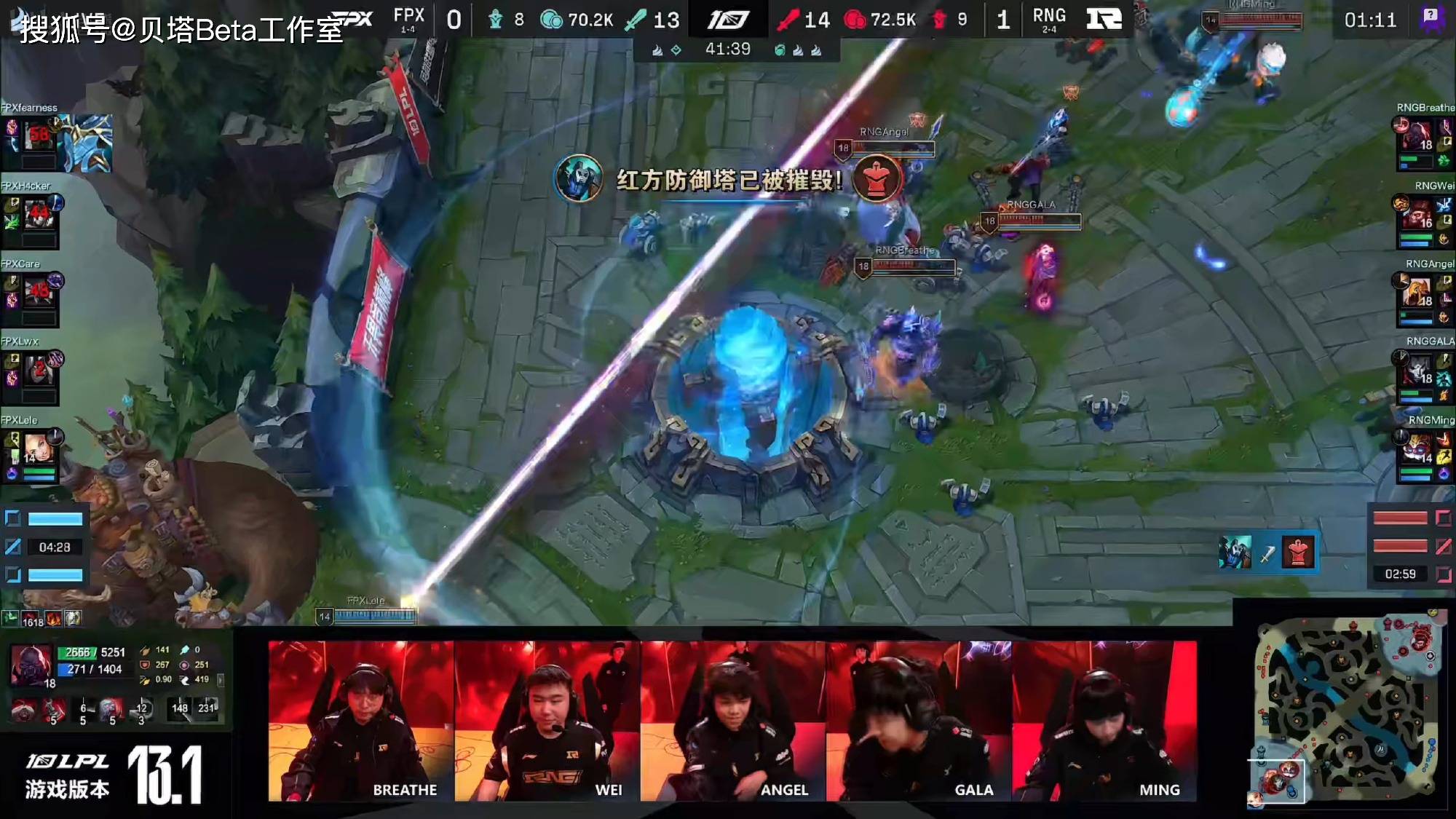
Task: Open the GALA player camera
Action: pyautogui.click(x=919, y=721)
